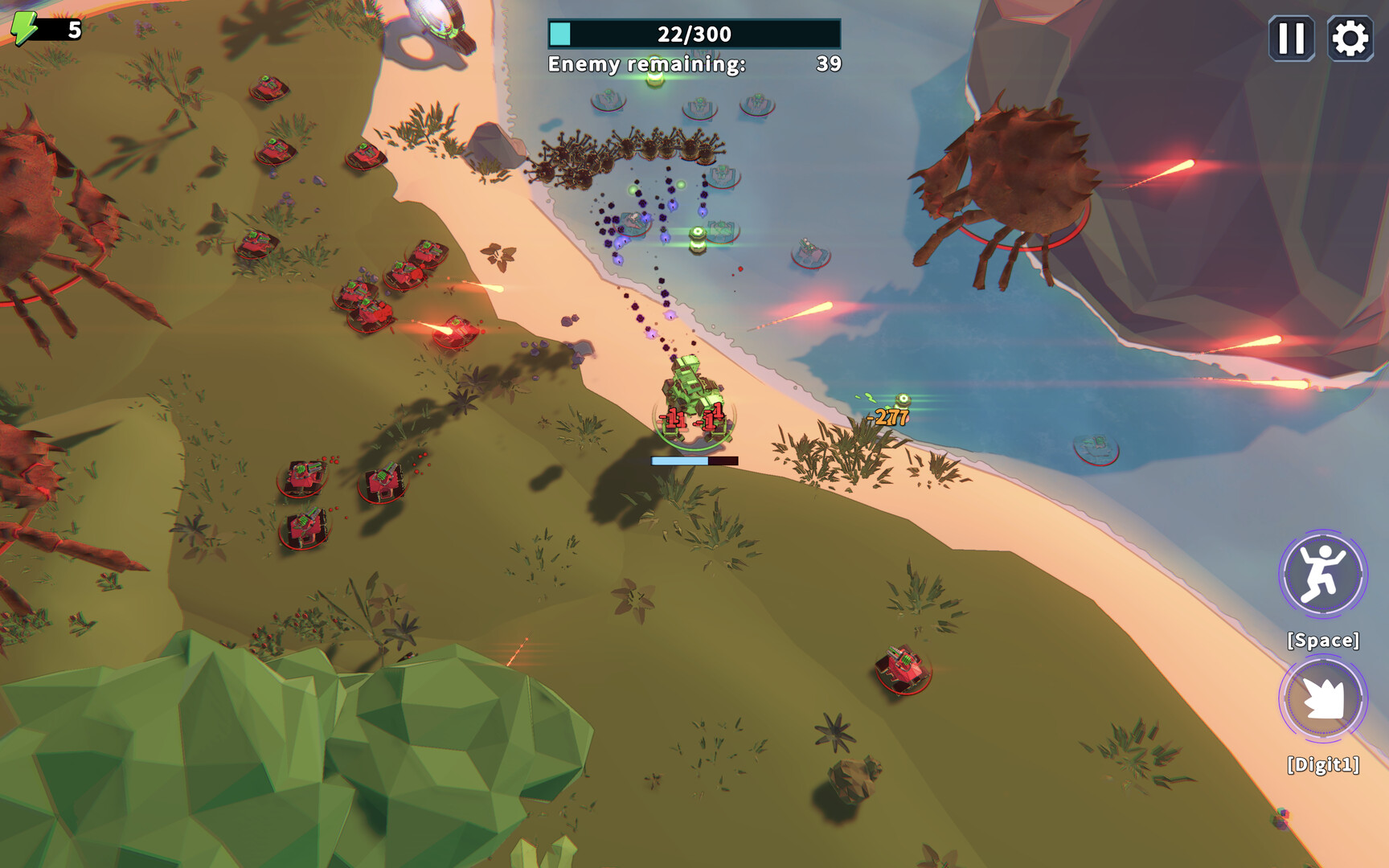Click the red range circle around the boss crab
Viewport: 1389px width, 868px height.
click(x=1021, y=249)
